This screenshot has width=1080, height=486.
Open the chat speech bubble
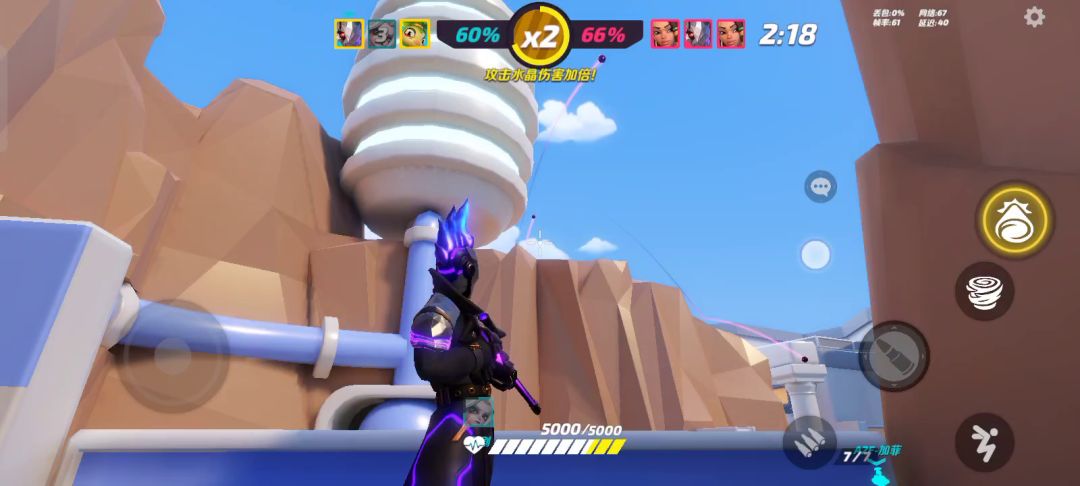click(x=821, y=187)
